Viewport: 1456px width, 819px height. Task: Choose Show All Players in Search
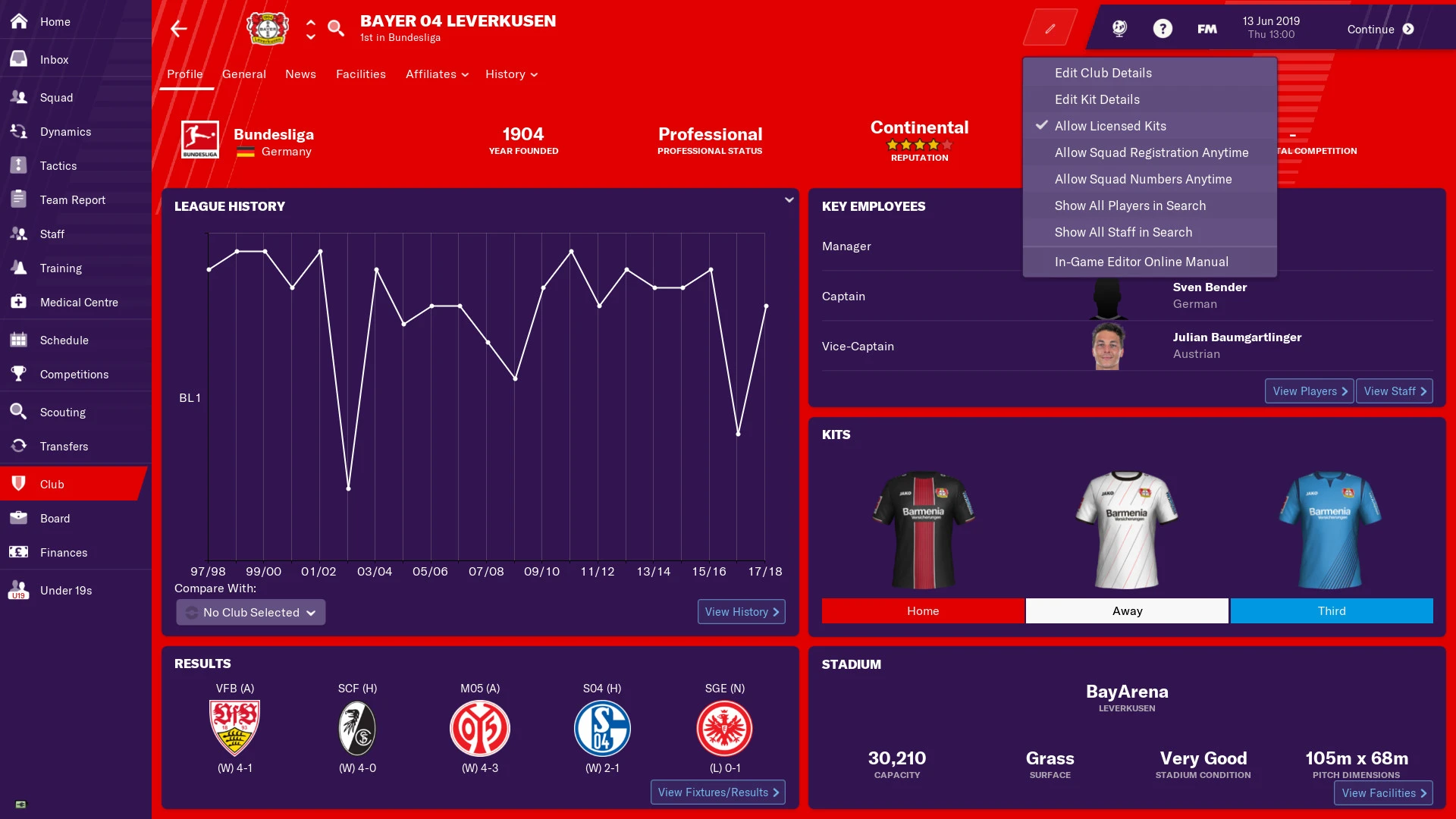click(1129, 206)
